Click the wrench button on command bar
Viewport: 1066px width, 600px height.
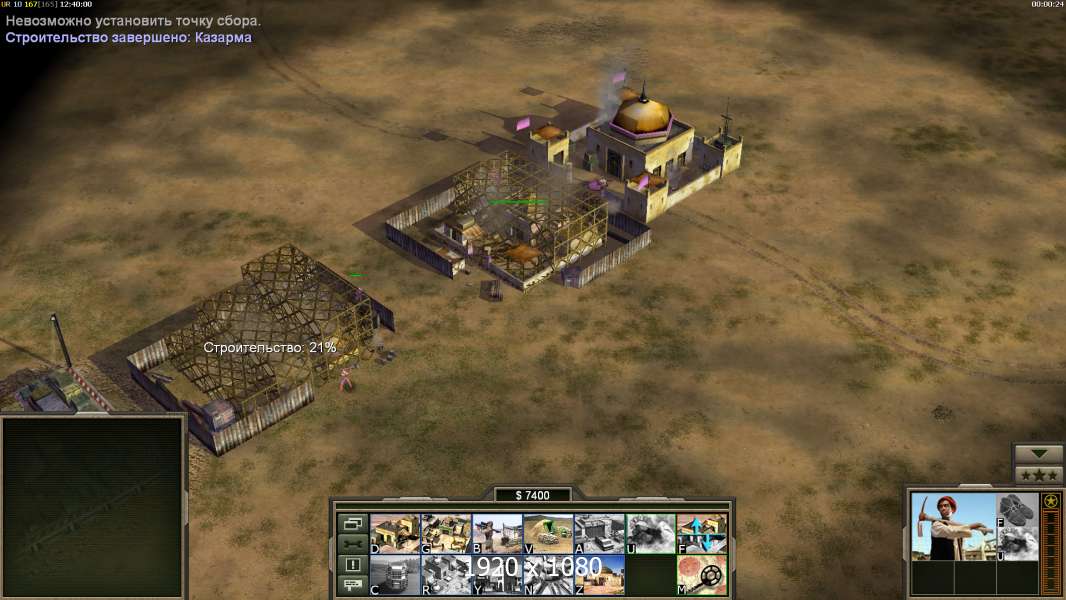pyautogui.click(x=352, y=544)
